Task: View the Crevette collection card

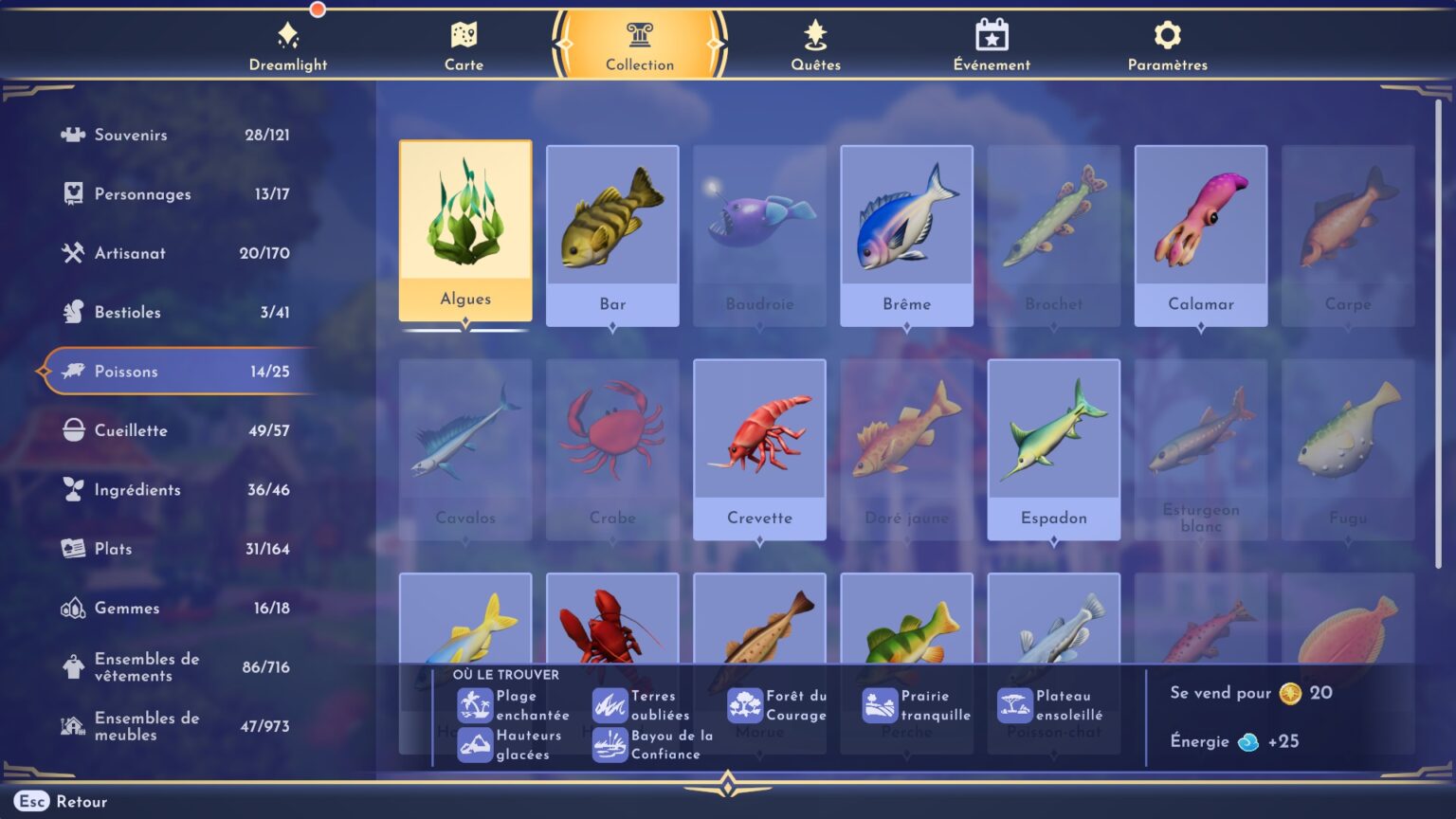Action: pyautogui.click(x=759, y=448)
